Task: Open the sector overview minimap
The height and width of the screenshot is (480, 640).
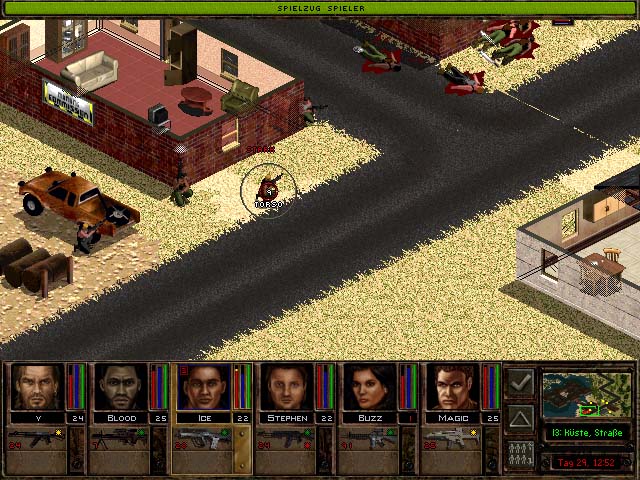Action: coord(587,394)
